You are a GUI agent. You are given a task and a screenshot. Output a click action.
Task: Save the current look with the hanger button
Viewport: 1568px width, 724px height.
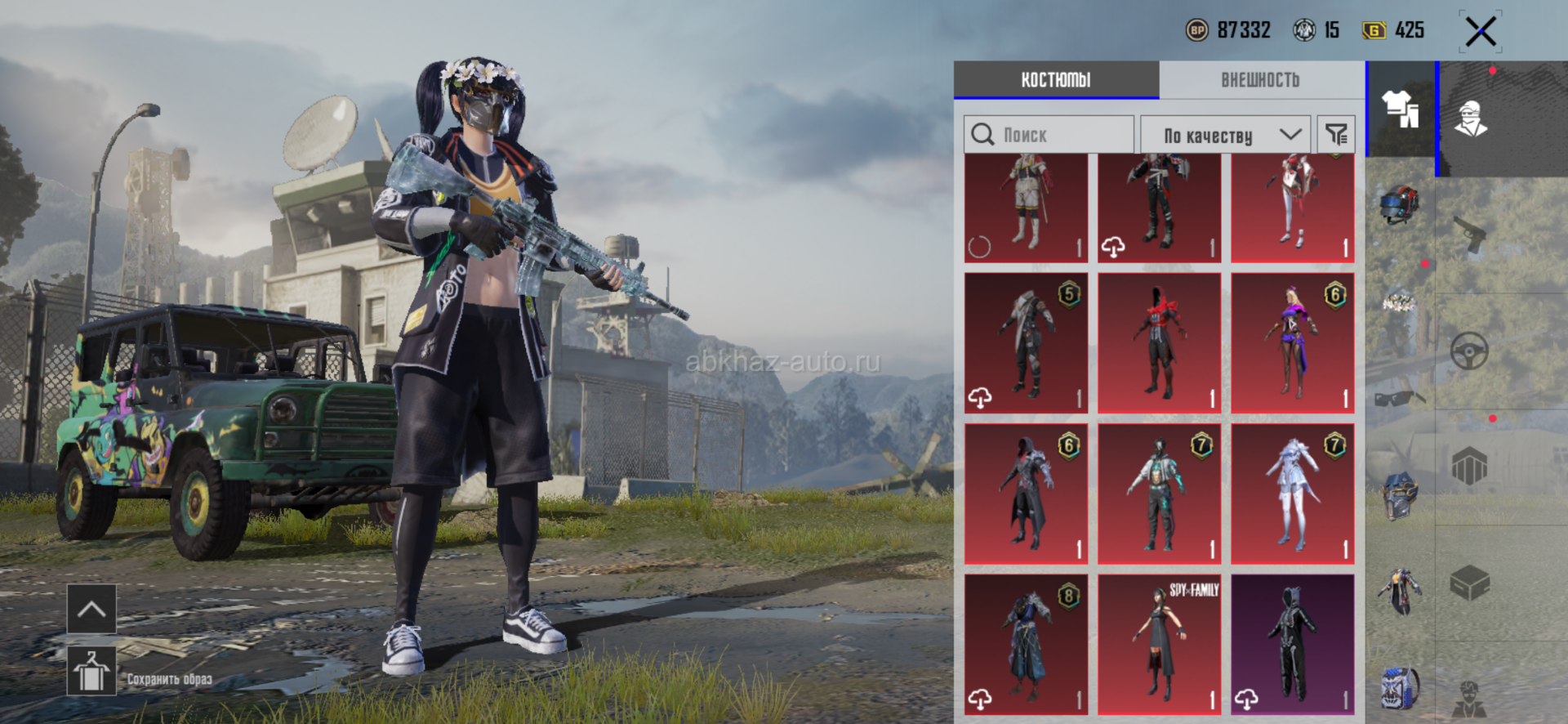click(91, 672)
